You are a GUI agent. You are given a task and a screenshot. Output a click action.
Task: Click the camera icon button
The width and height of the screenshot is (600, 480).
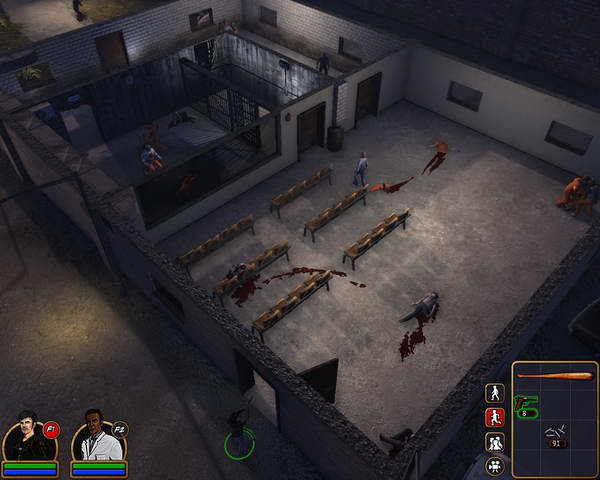point(494,465)
